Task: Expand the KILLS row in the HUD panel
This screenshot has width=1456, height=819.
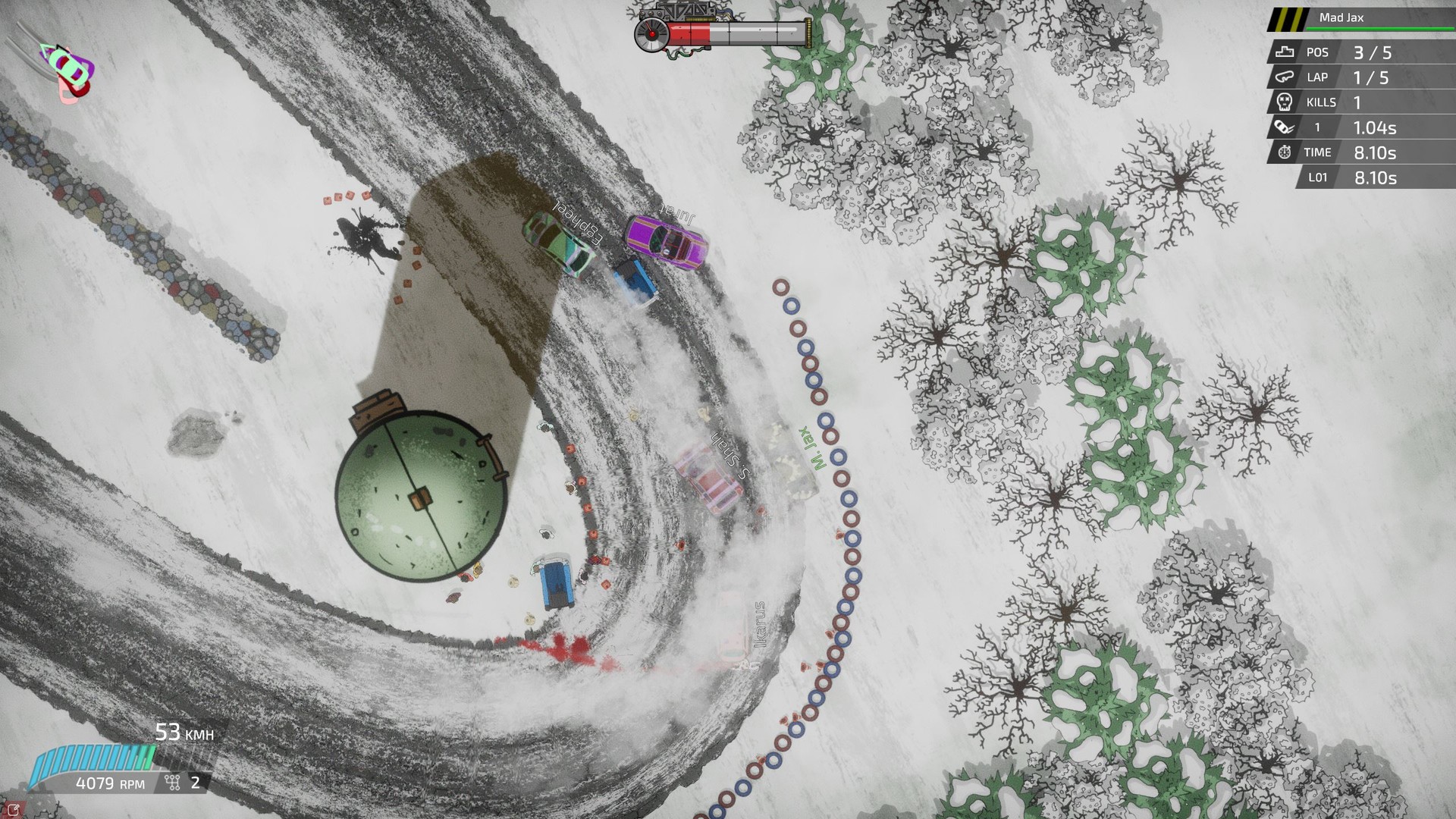Action: (1357, 102)
